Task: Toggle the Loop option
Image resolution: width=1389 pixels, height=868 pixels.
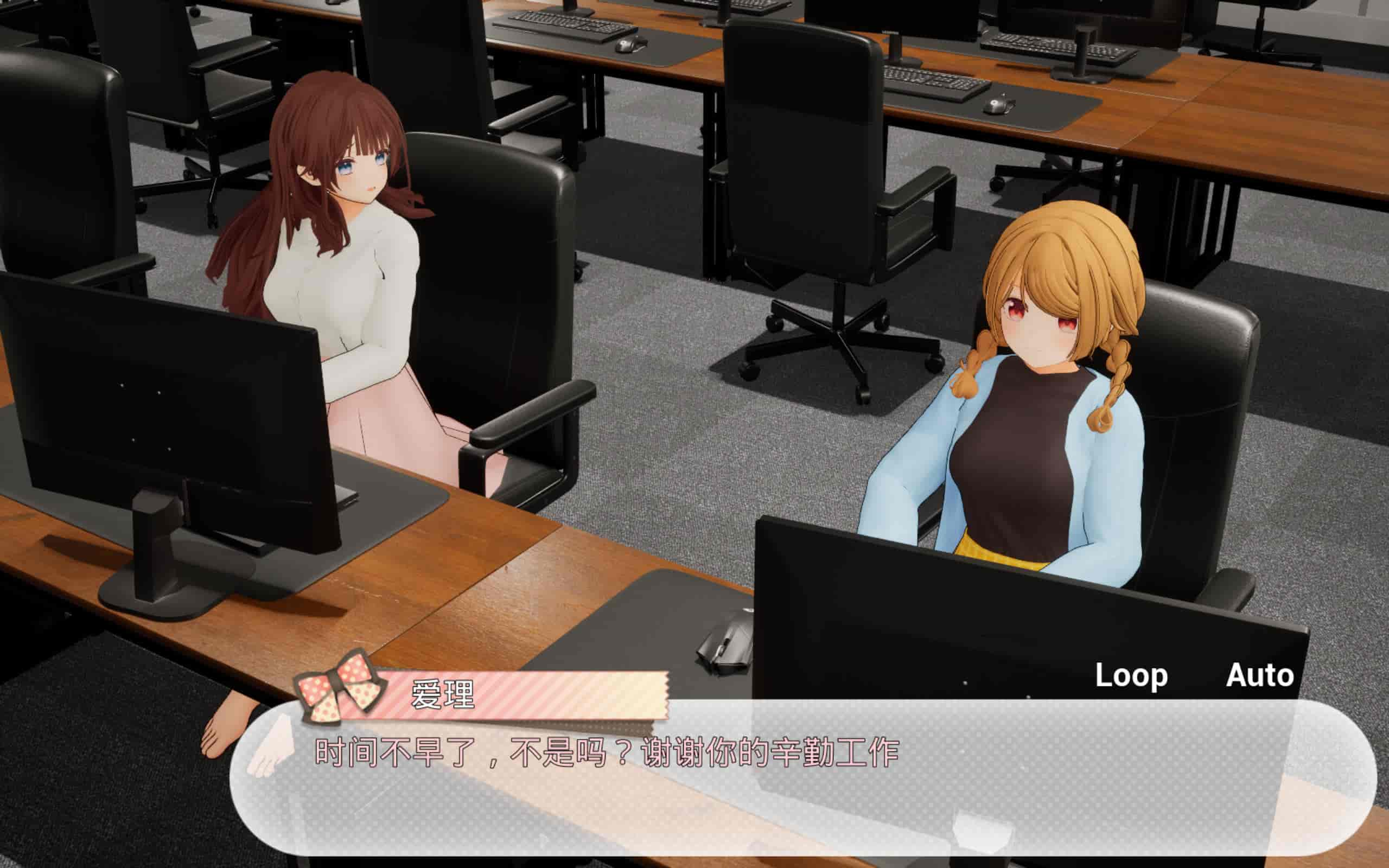Action: 1131,676
